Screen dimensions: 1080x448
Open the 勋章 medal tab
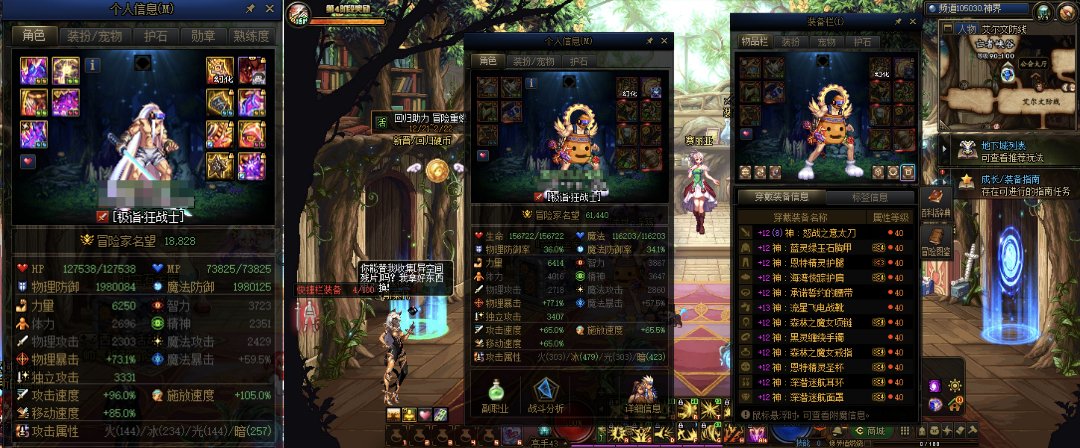tap(202, 35)
